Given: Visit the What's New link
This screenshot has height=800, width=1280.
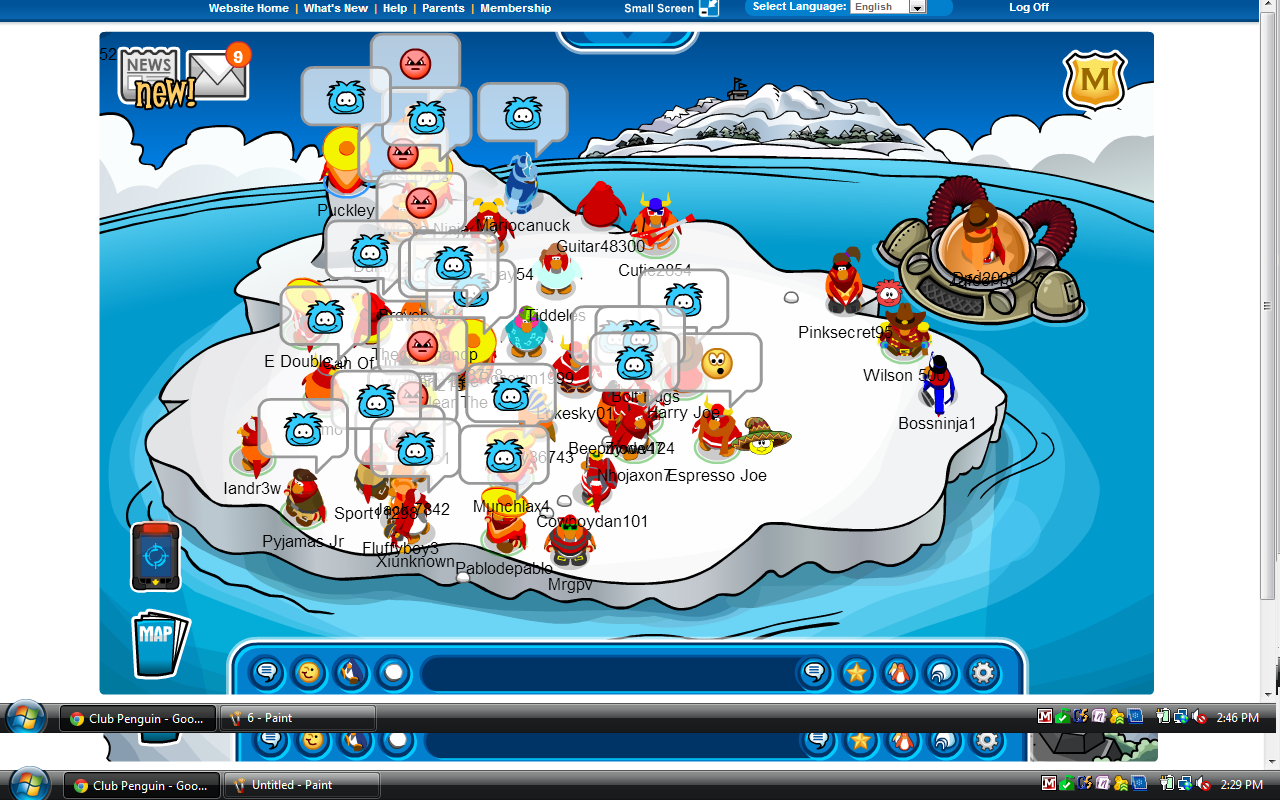Looking at the screenshot, I should pyautogui.click(x=335, y=8).
